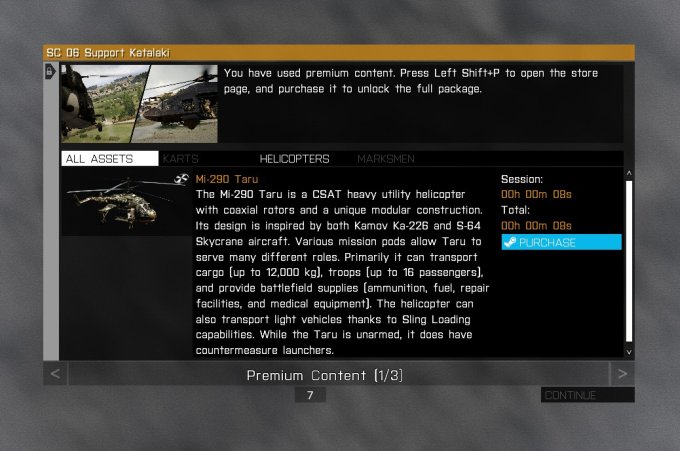Continue past the premium content notice
The image size is (680, 451).
point(586,395)
